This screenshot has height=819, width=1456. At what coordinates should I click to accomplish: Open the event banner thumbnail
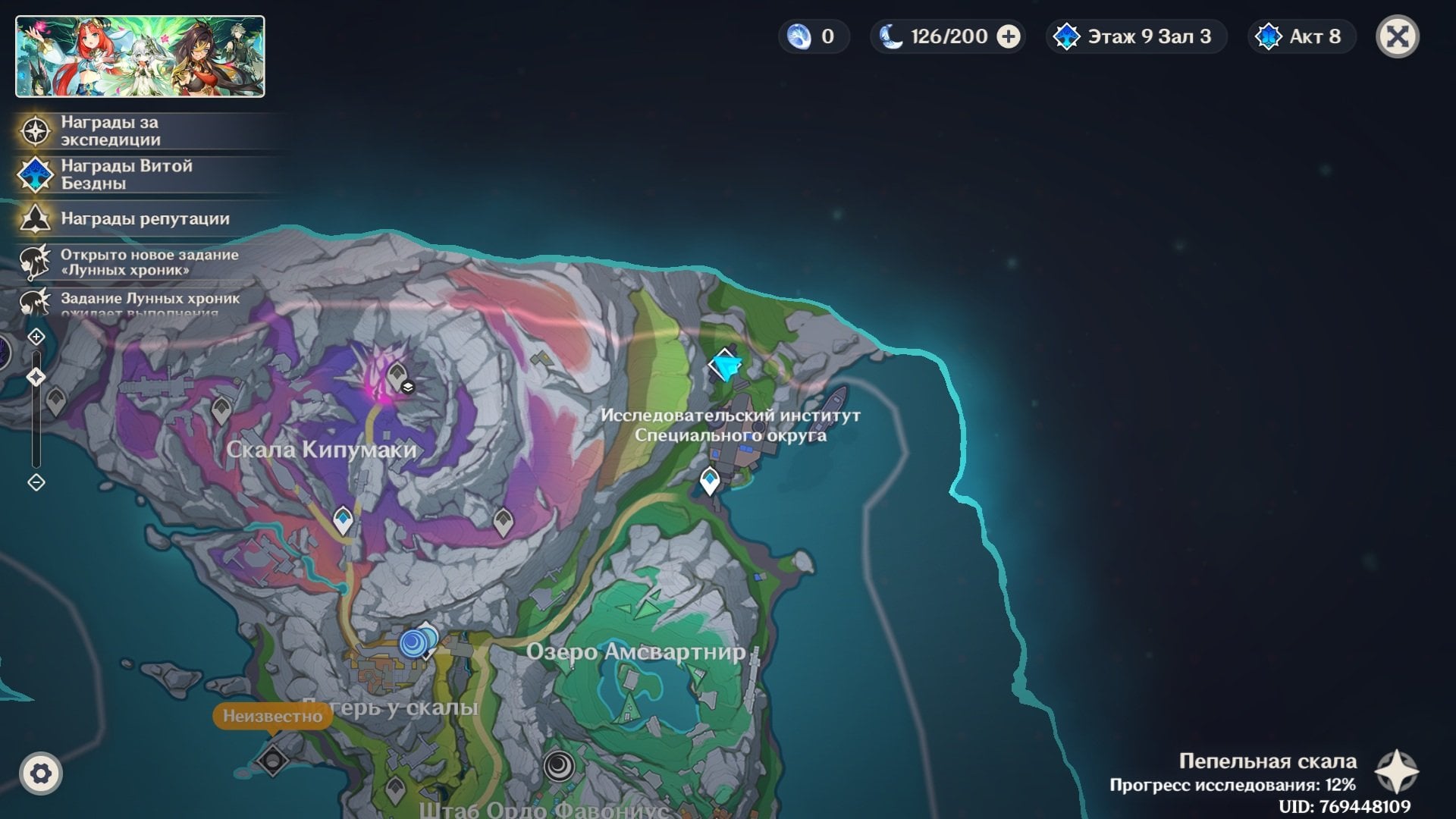140,57
